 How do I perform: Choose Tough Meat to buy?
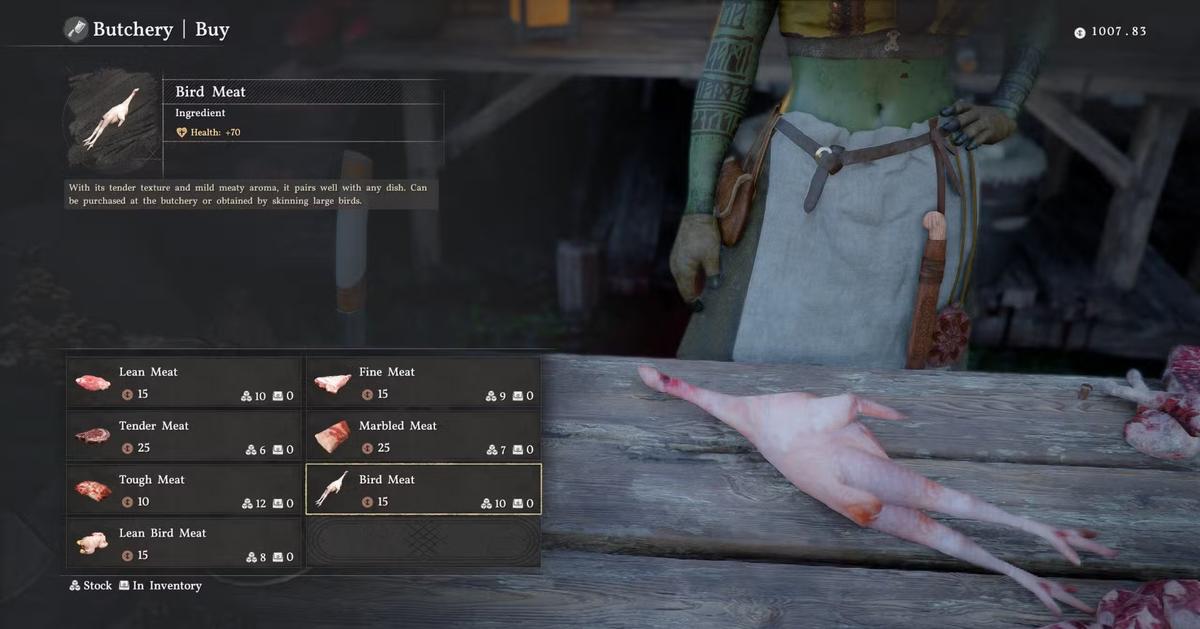[184, 490]
